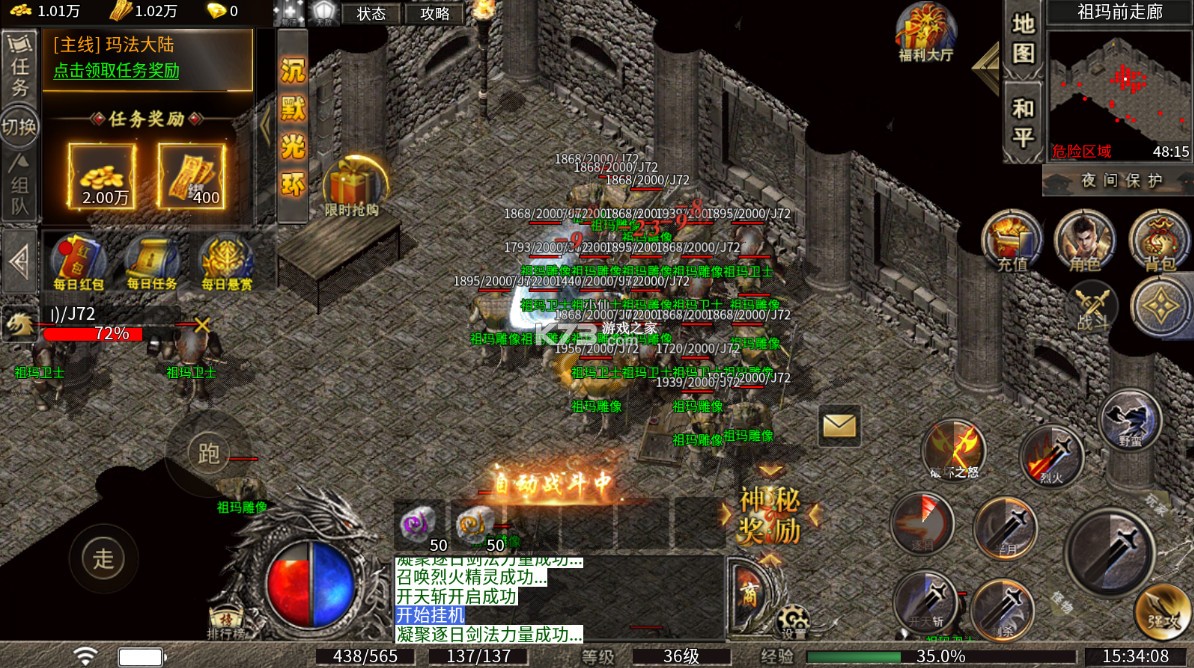Viewport: 1194px width, 668px height.
Task: Open the 福利大厅 welfare hall
Action: click(x=926, y=32)
